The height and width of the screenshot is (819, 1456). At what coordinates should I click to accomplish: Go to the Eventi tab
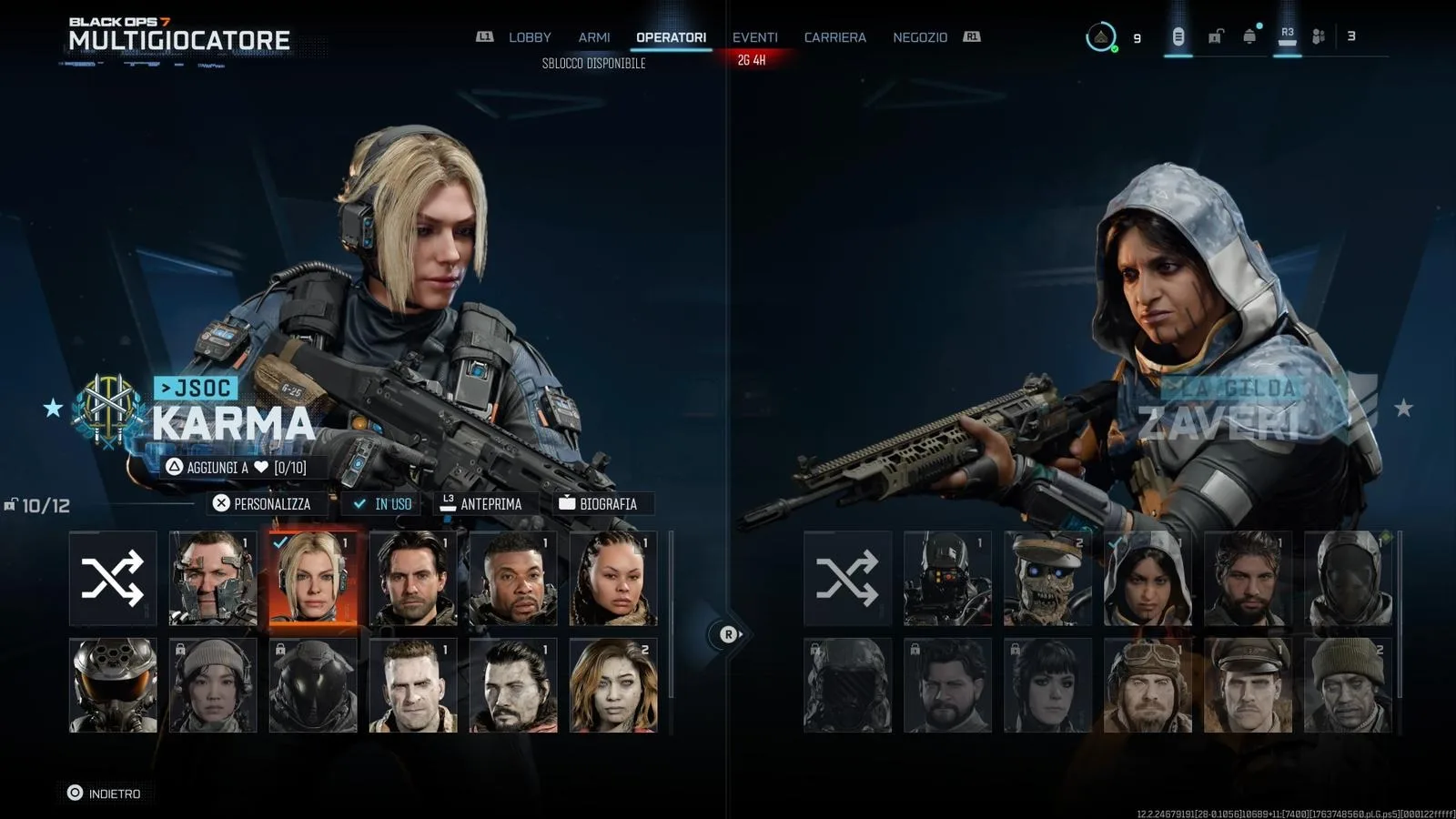point(754,37)
